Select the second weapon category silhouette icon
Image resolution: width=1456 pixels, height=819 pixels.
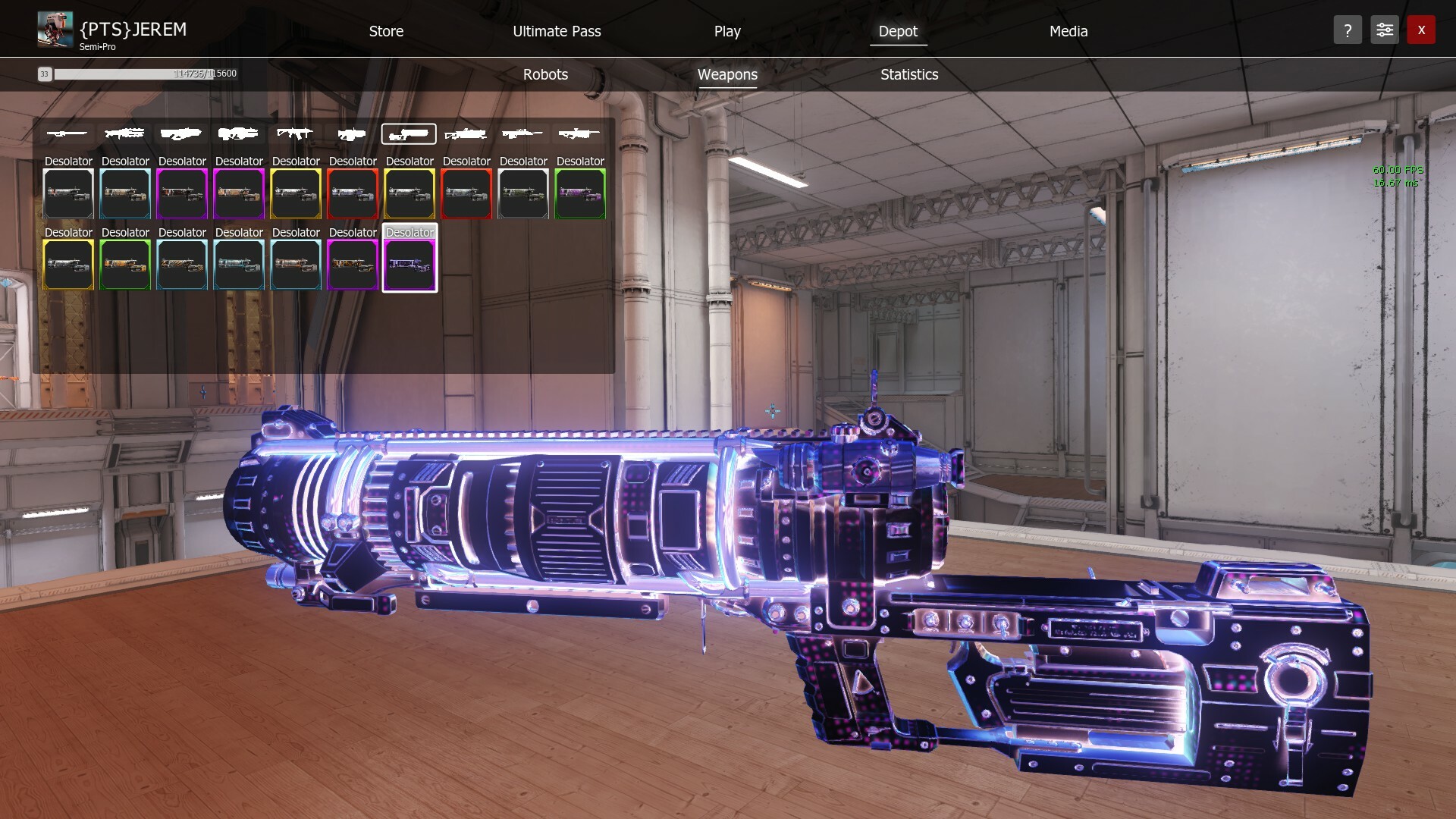point(124,133)
